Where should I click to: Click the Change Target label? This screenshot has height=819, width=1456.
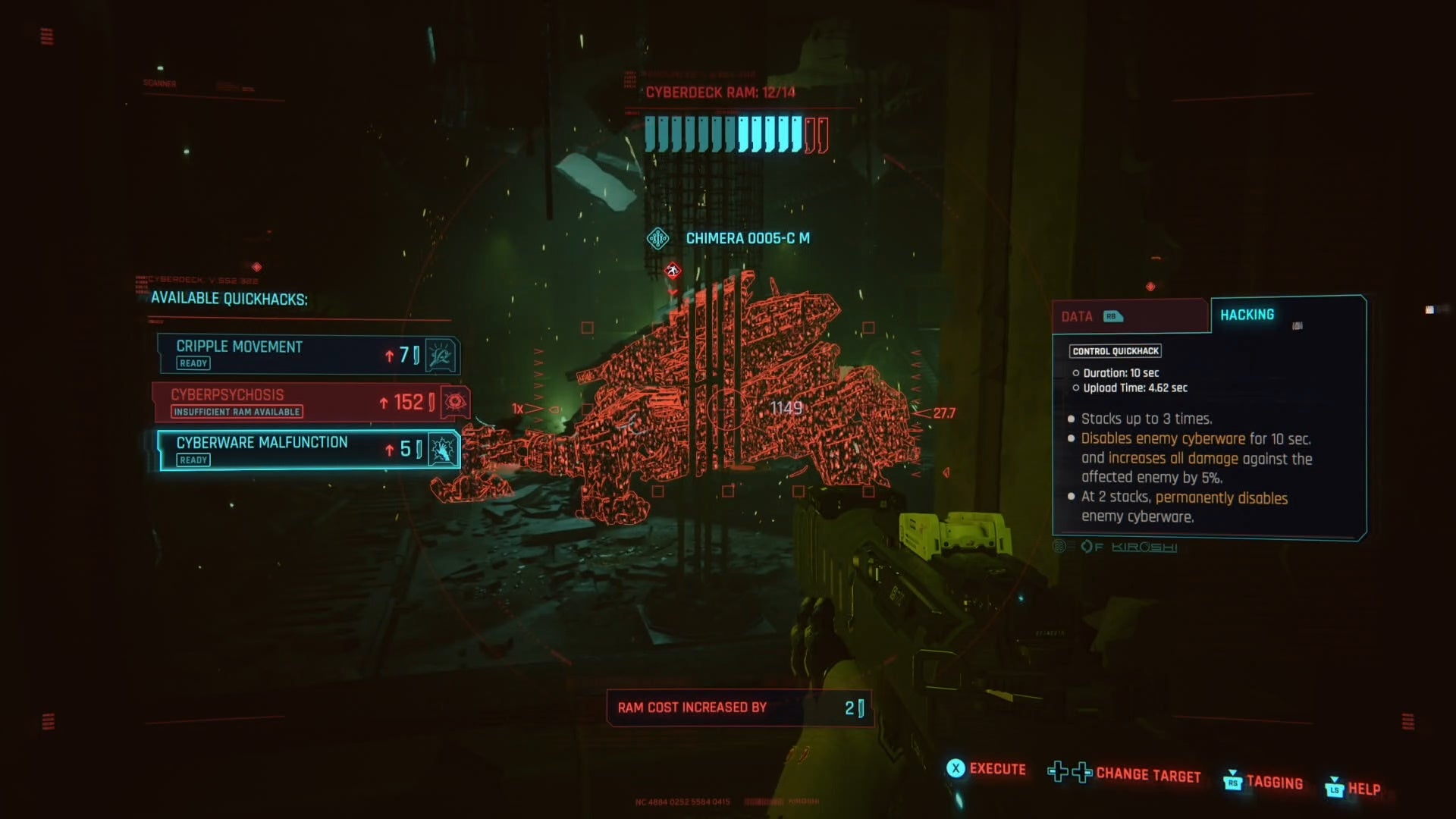(x=1147, y=775)
